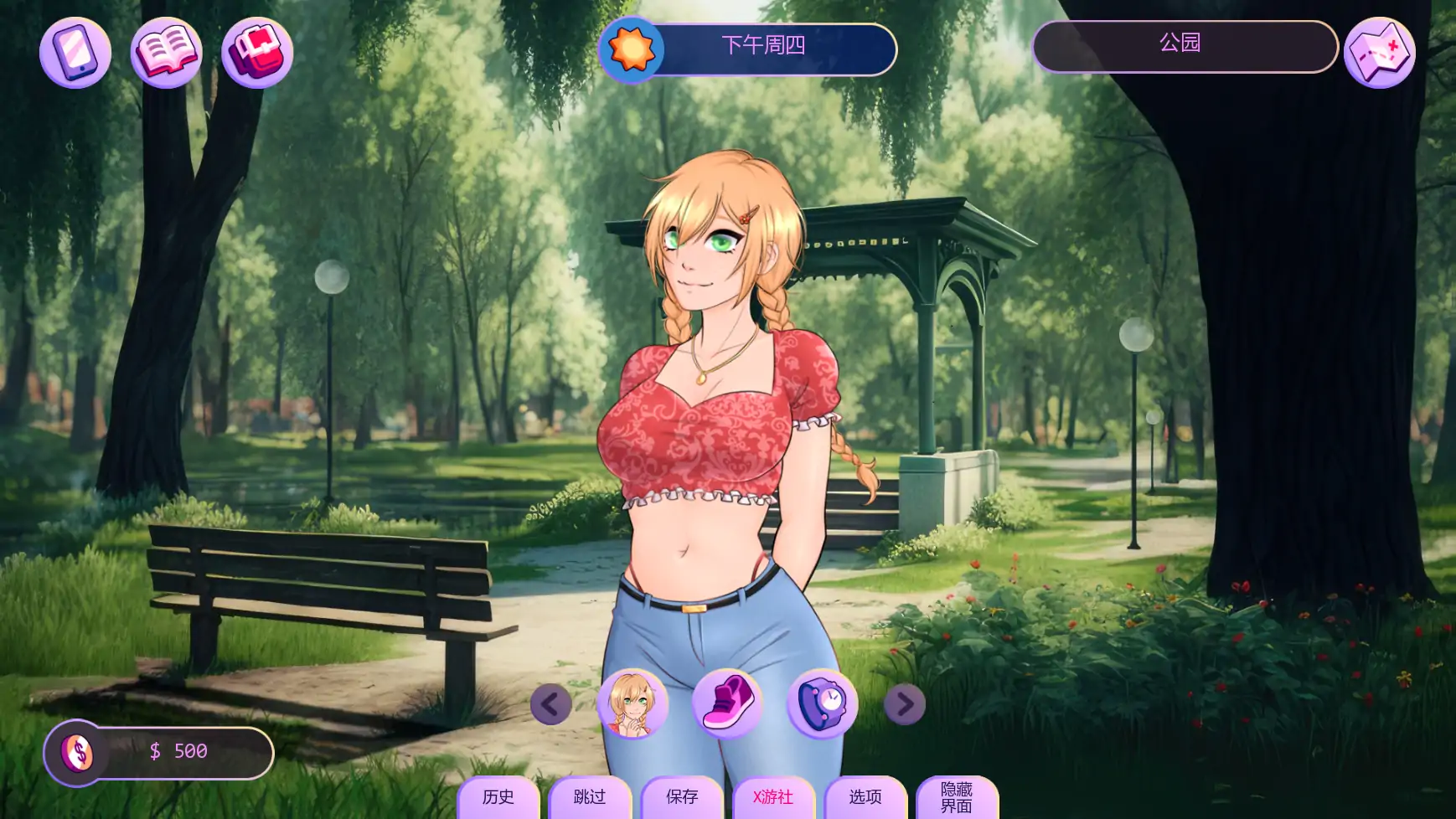
Task: Enable 跳过 to skip dialogue
Action: tap(589, 798)
